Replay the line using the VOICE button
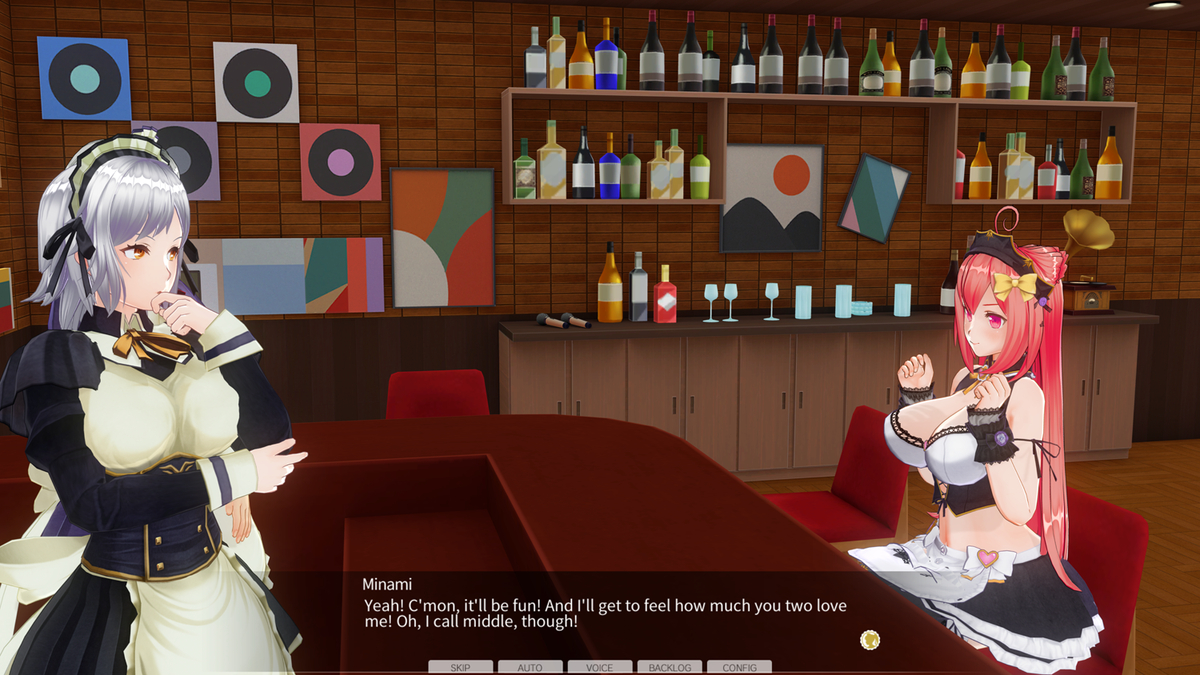Screen dimensions: 1200x675 [600, 667]
